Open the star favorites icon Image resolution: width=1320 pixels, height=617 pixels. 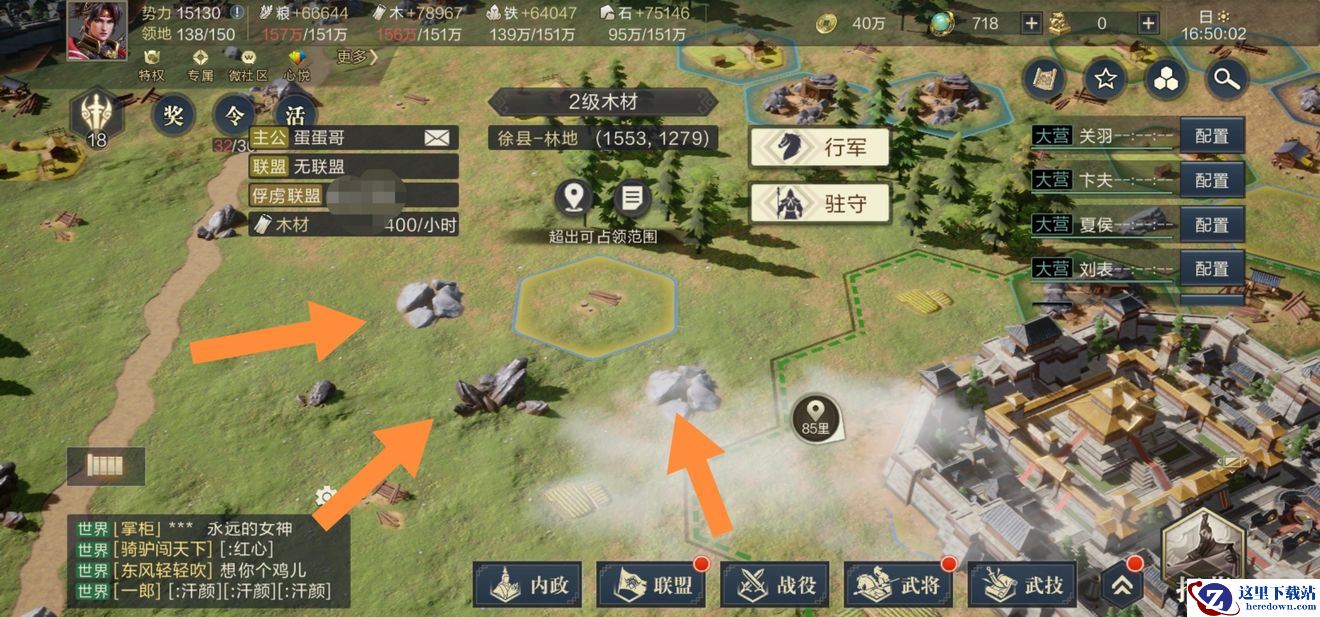pyautogui.click(x=1105, y=78)
